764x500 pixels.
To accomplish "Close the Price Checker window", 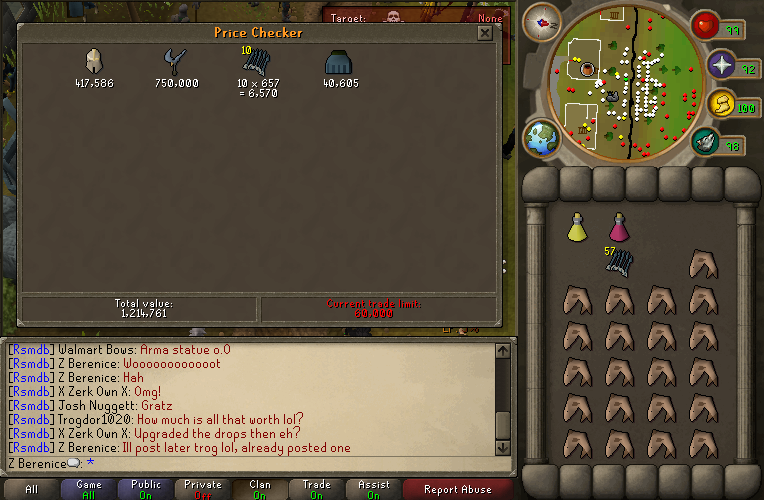I will (x=484, y=33).
